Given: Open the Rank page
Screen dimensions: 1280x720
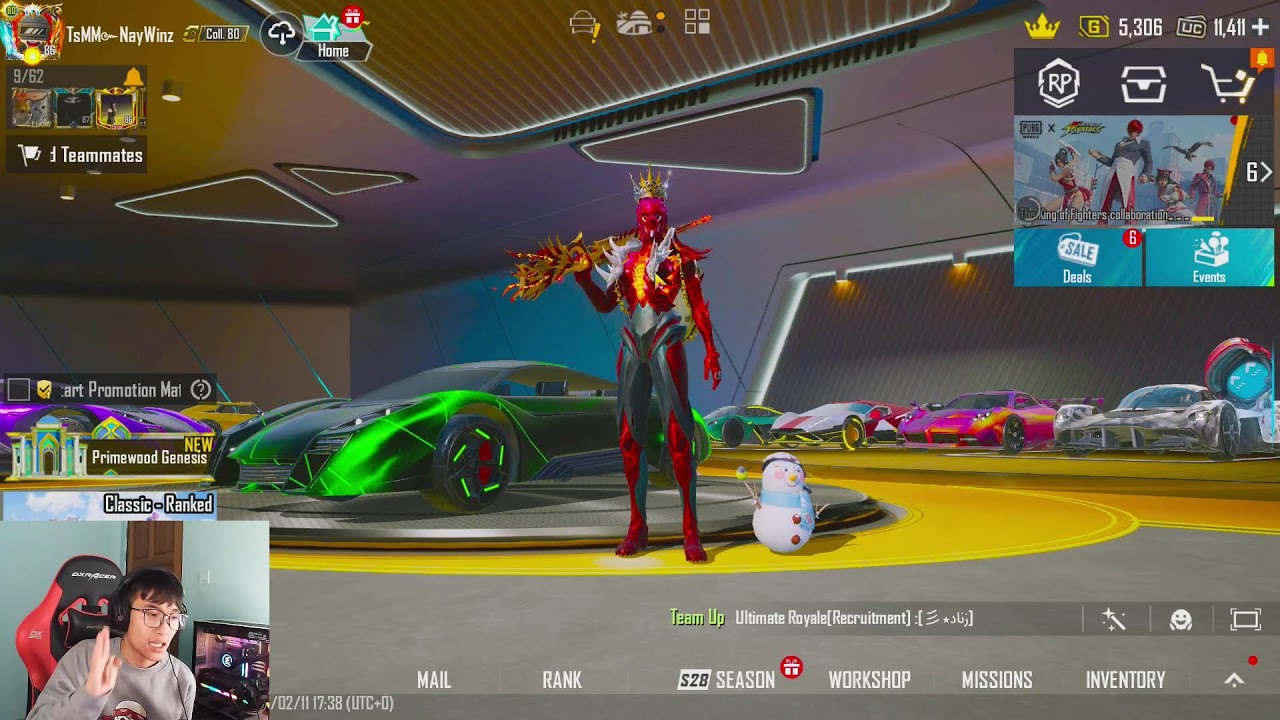Looking at the screenshot, I should (562, 680).
